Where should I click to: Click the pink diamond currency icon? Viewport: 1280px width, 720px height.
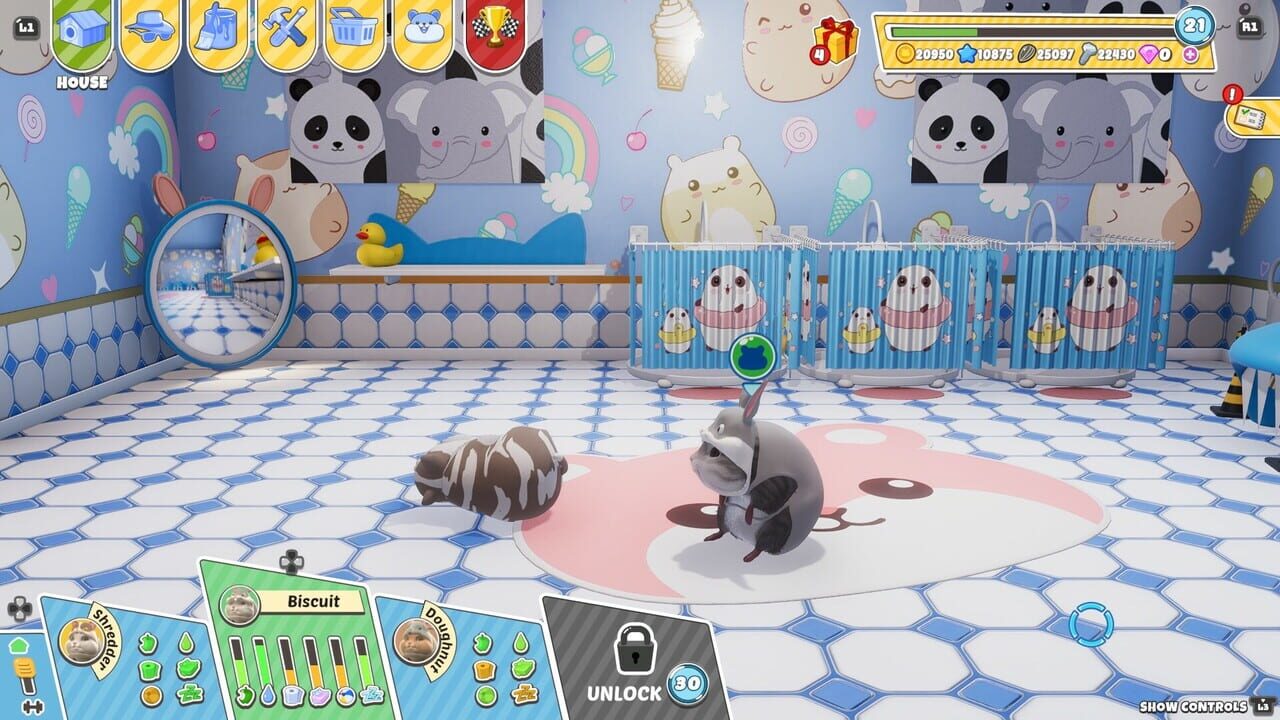1147,55
